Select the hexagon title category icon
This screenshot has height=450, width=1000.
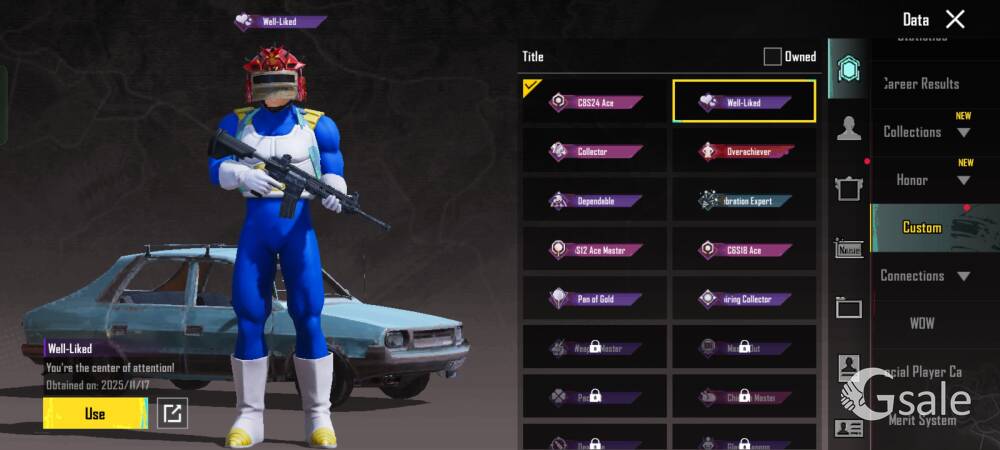pos(849,69)
